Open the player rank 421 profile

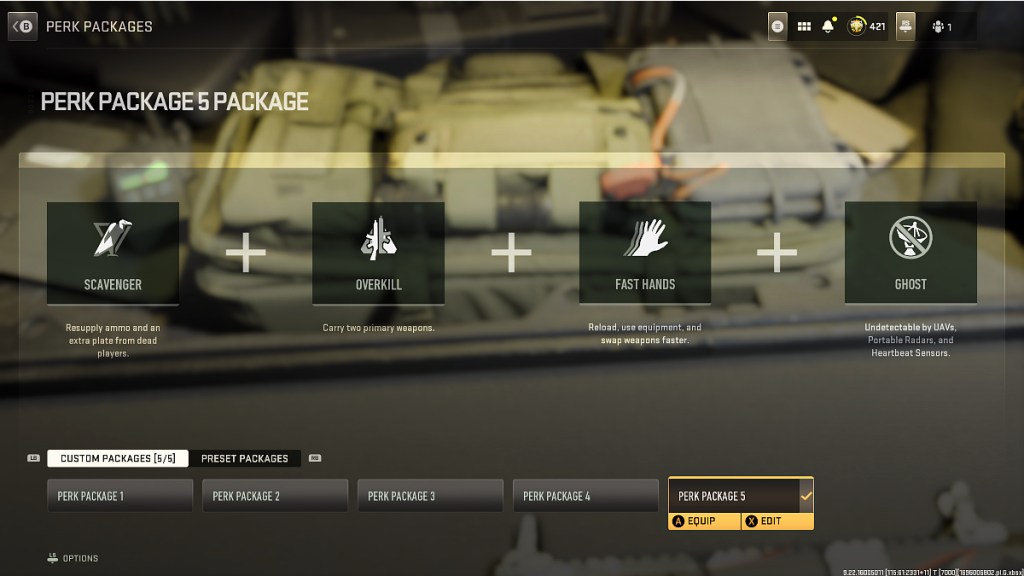click(866, 26)
